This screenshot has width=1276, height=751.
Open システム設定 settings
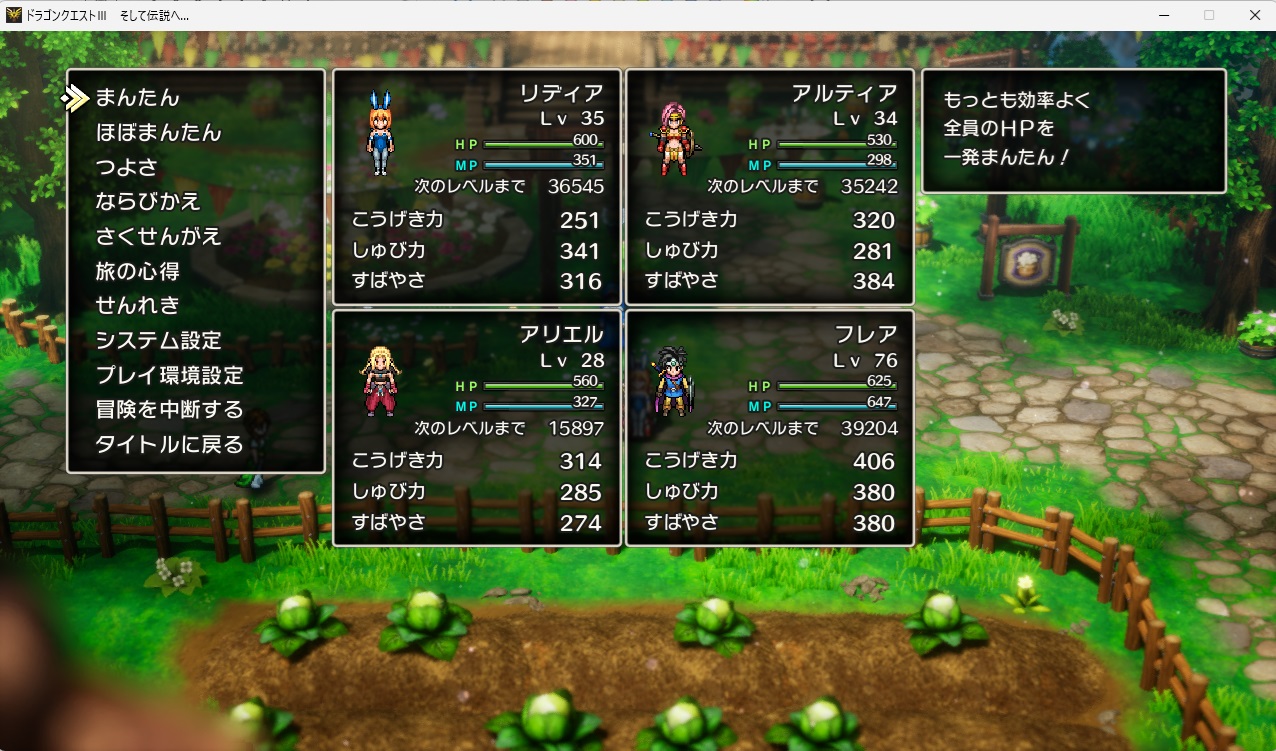[x=158, y=340]
